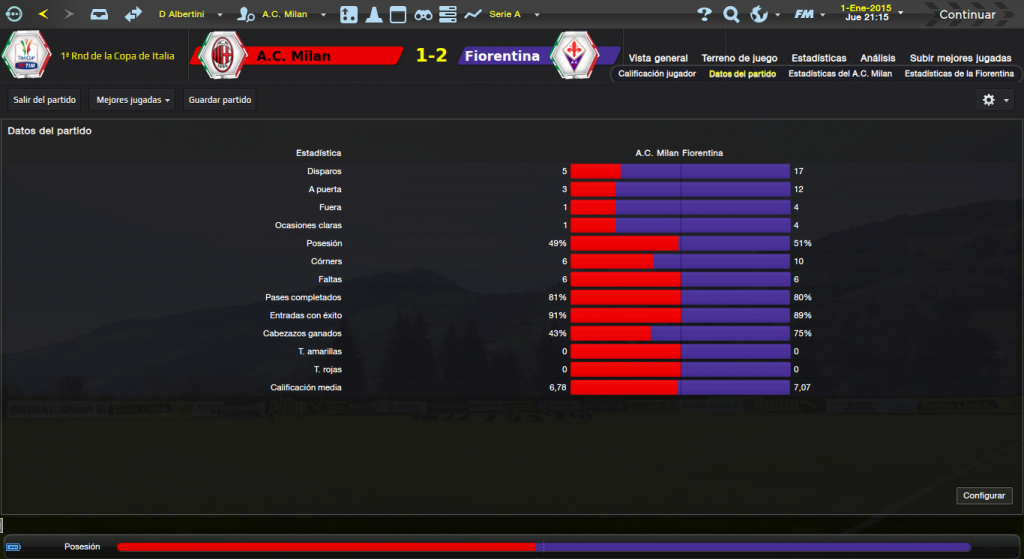Save the match with Guardar partido

220,100
